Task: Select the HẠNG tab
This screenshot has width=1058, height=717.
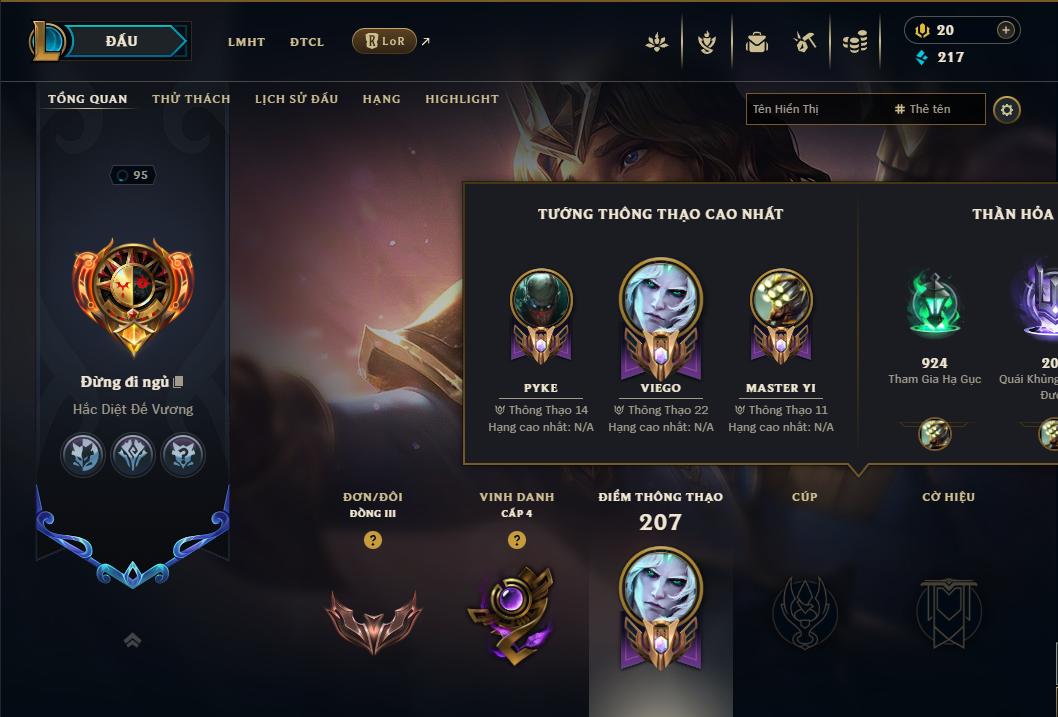Action: [381, 99]
